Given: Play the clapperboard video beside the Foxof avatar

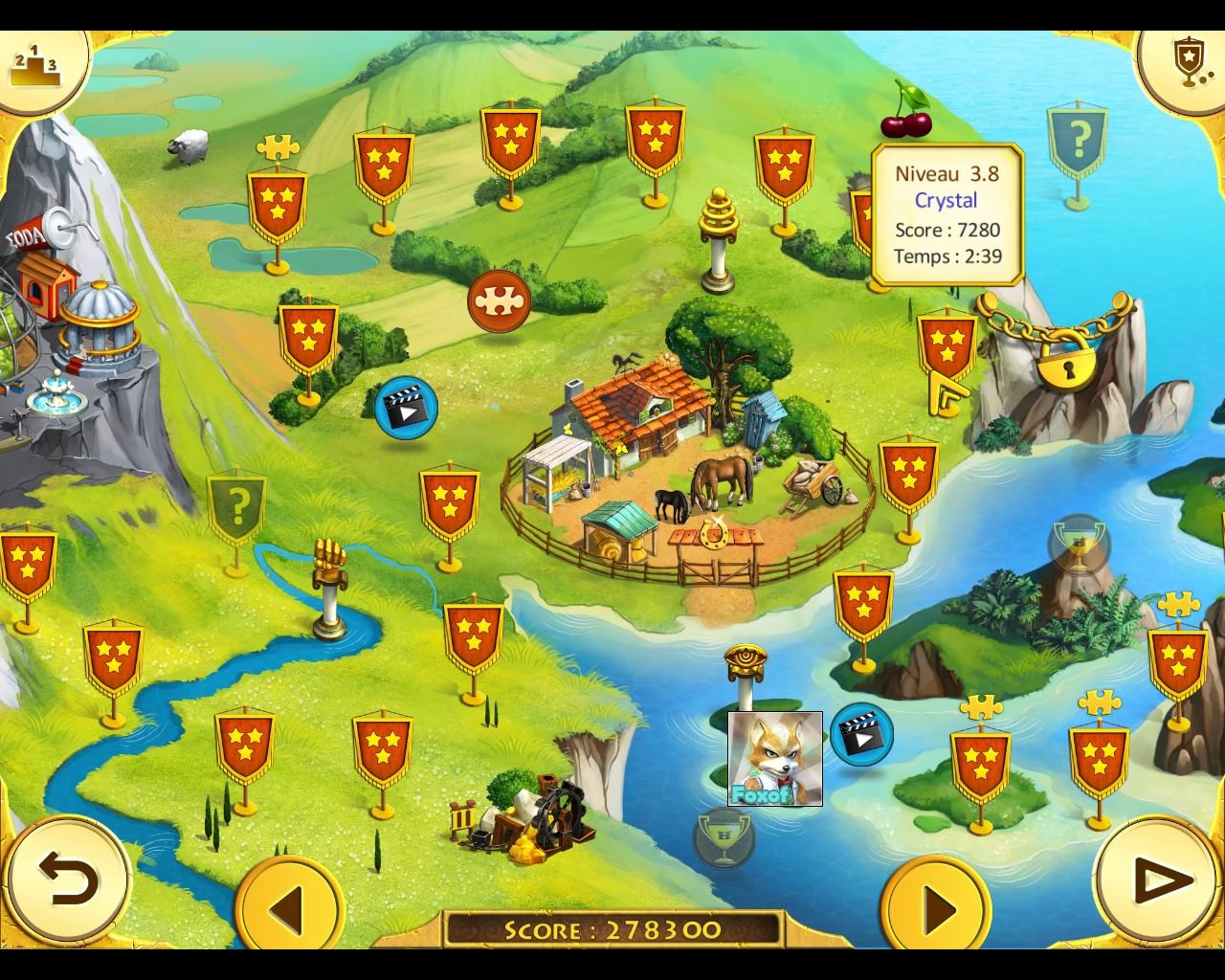Looking at the screenshot, I should click(861, 735).
